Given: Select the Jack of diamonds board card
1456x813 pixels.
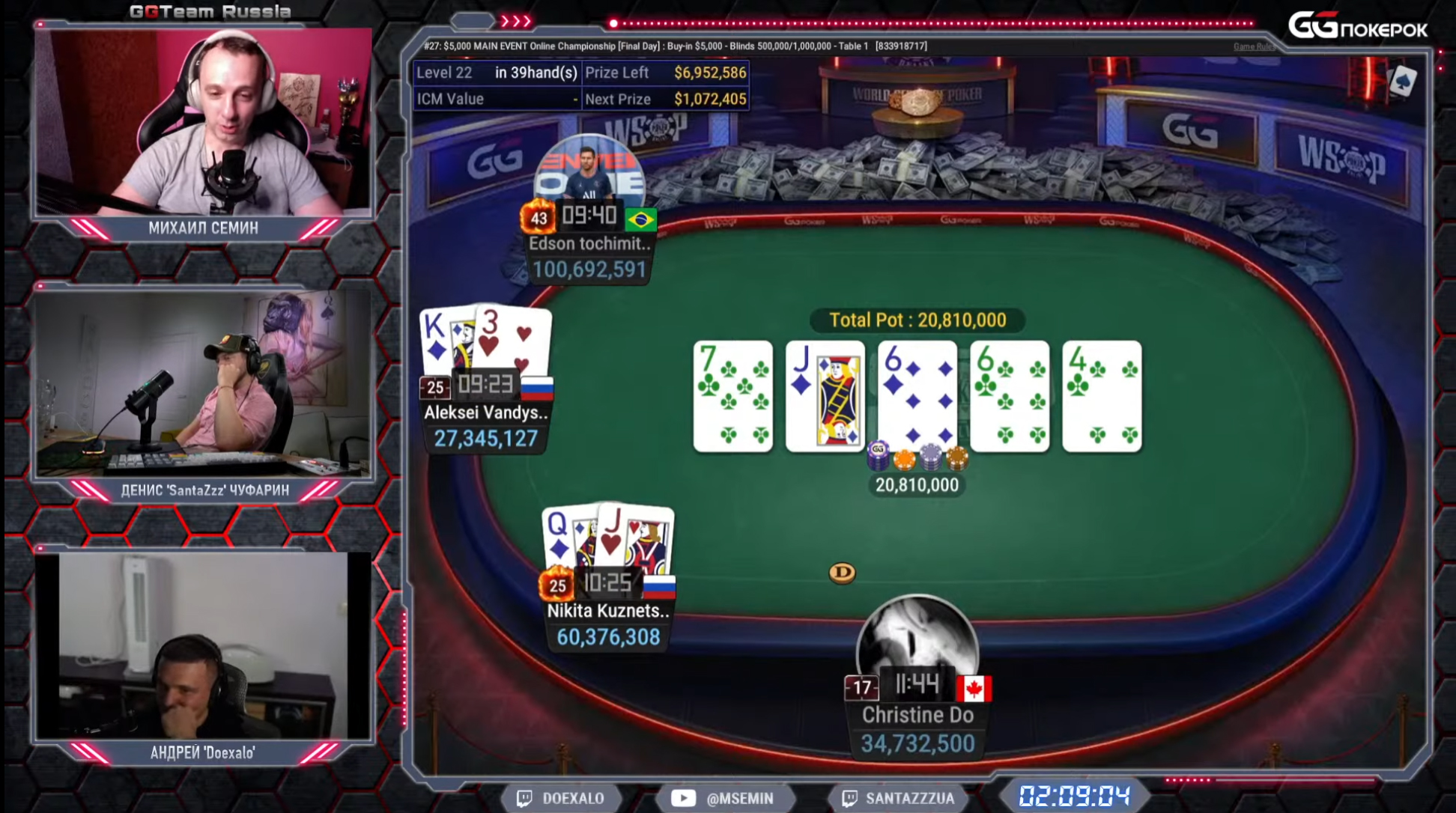Looking at the screenshot, I should click(825, 396).
